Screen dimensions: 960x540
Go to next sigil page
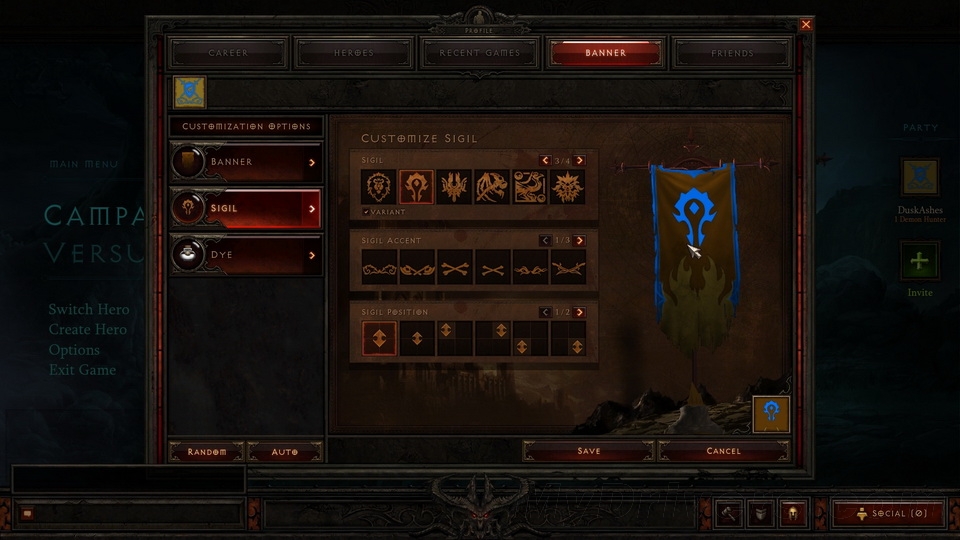(580, 160)
